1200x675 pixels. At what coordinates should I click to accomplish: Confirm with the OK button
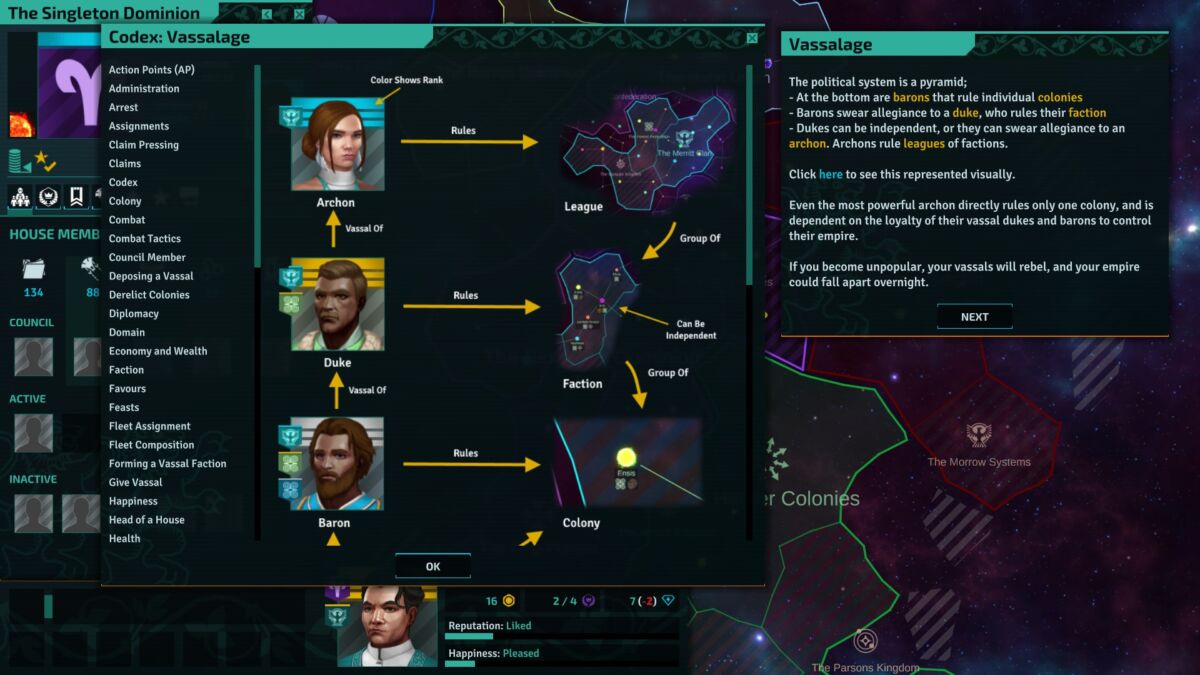pyautogui.click(x=432, y=566)
